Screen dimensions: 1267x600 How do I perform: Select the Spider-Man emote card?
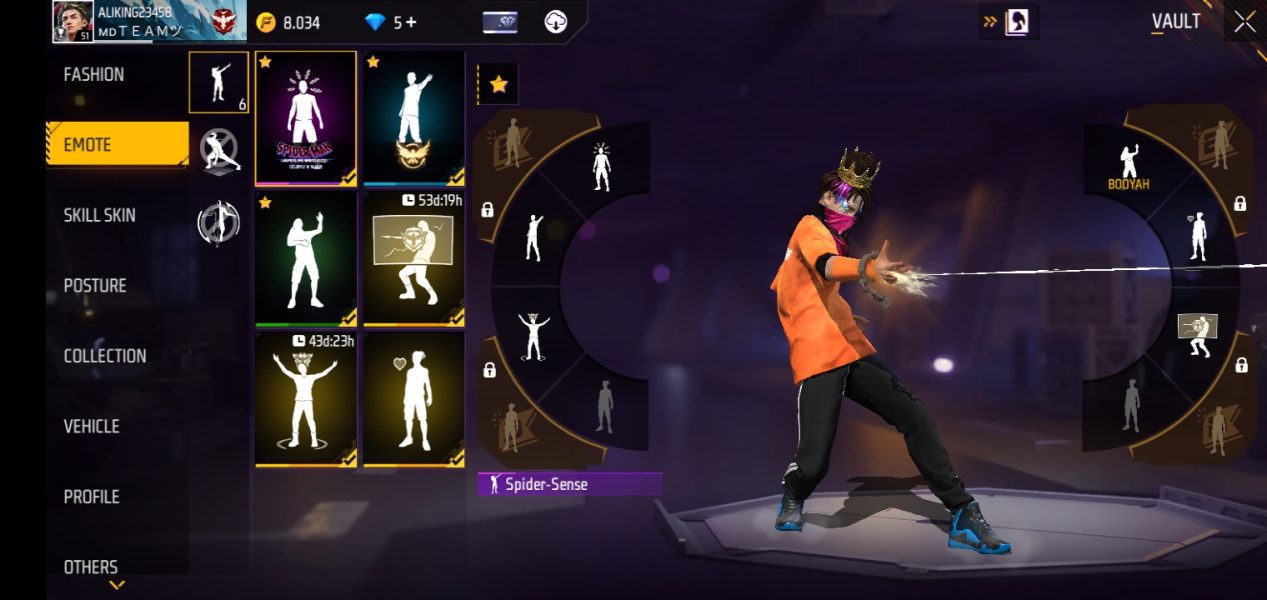pyautogui.click(x=306, y=118)
